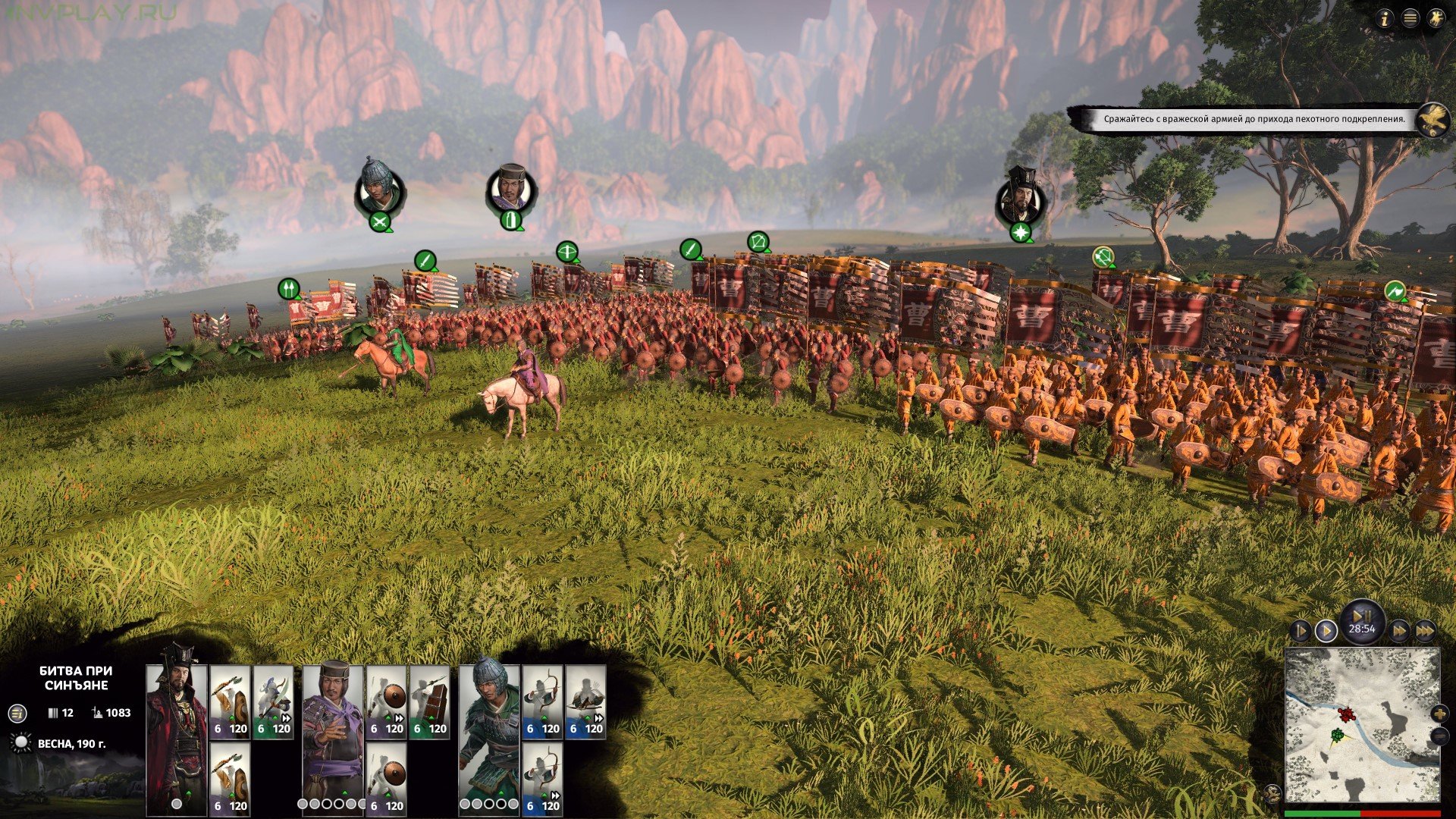Zoom in the minimap with plus button
Viewport: 1456px width, 819px height.
click(1439, 714)
